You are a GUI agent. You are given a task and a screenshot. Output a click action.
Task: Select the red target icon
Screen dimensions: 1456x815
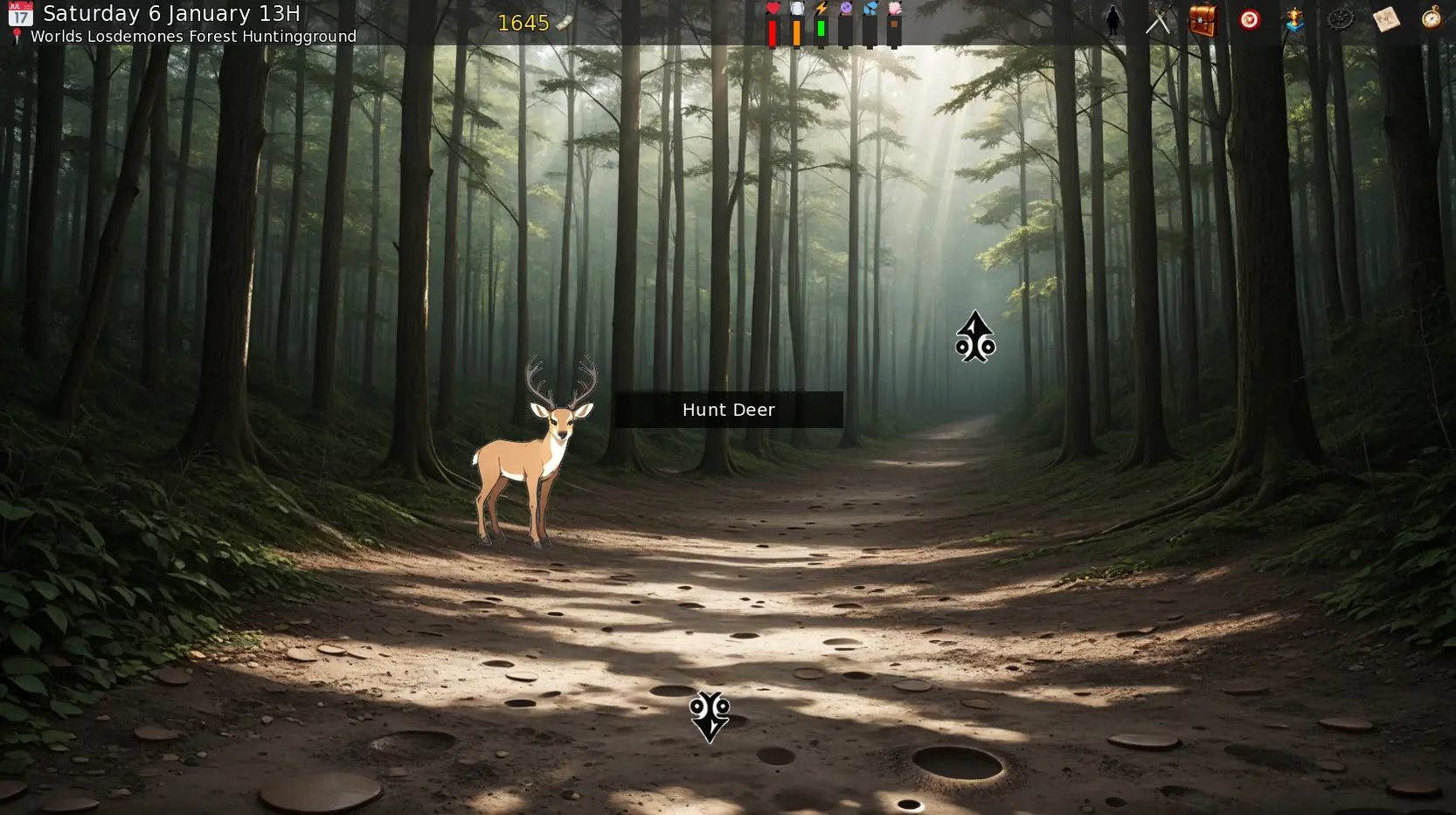coord(1250,19)
